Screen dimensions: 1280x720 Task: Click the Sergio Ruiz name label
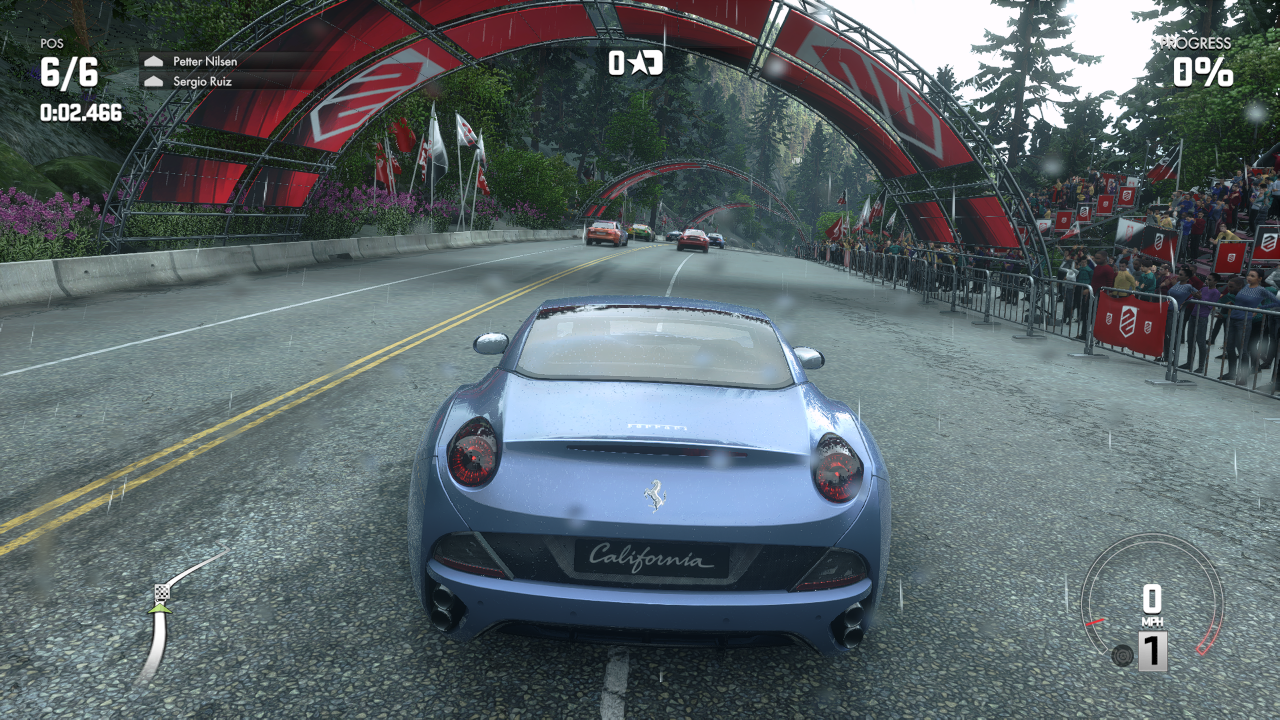pyautogui.click(x=205, y=81)
